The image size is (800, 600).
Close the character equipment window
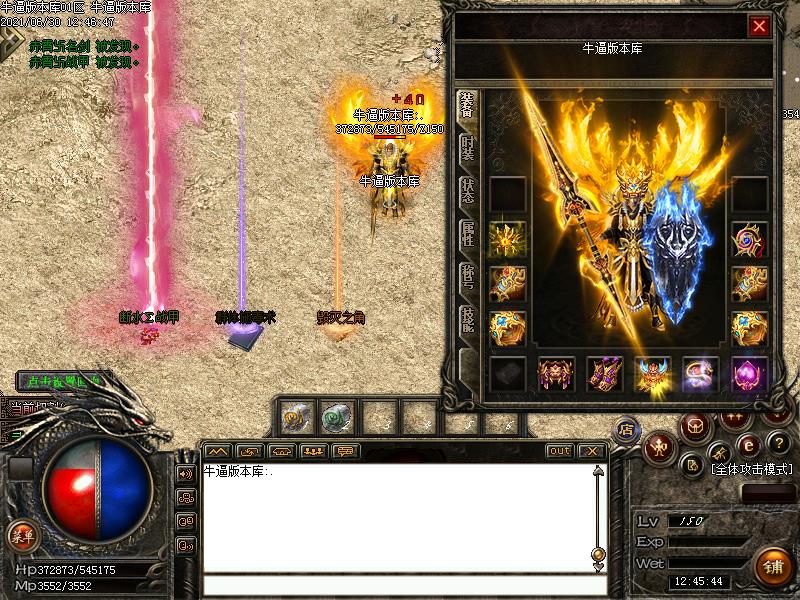[759, 27]
